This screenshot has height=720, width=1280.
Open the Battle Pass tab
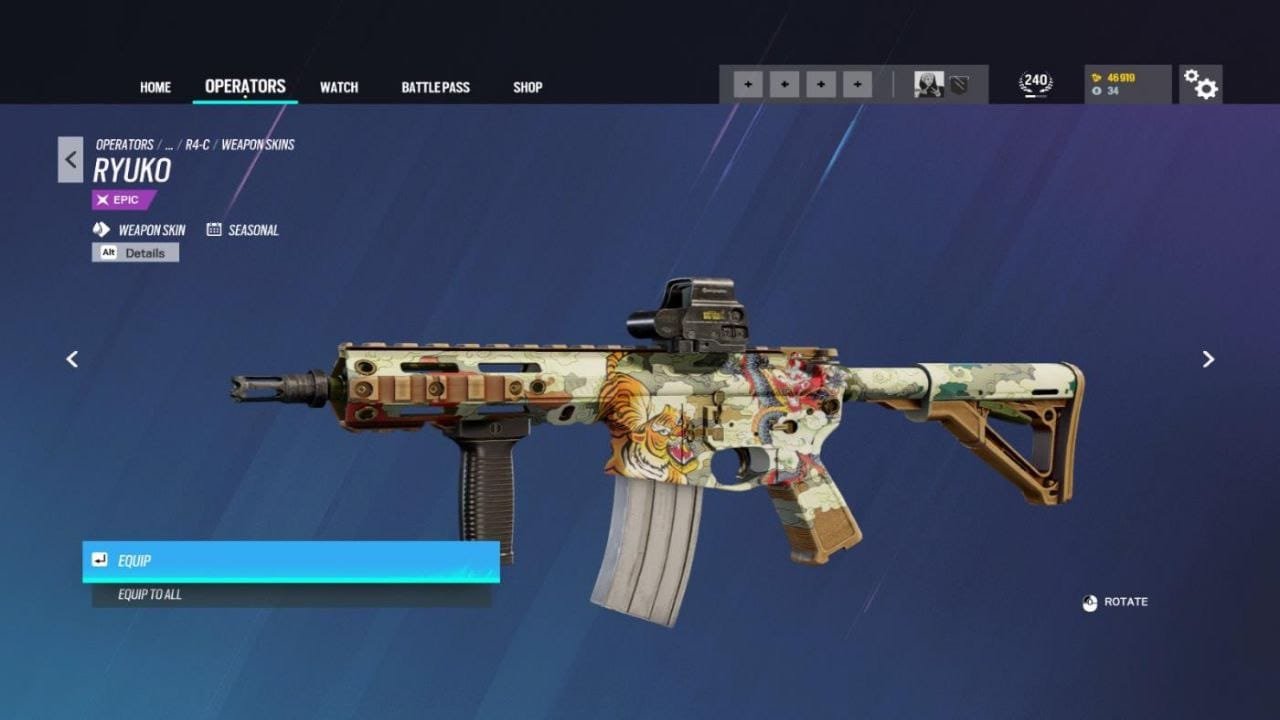435,87
